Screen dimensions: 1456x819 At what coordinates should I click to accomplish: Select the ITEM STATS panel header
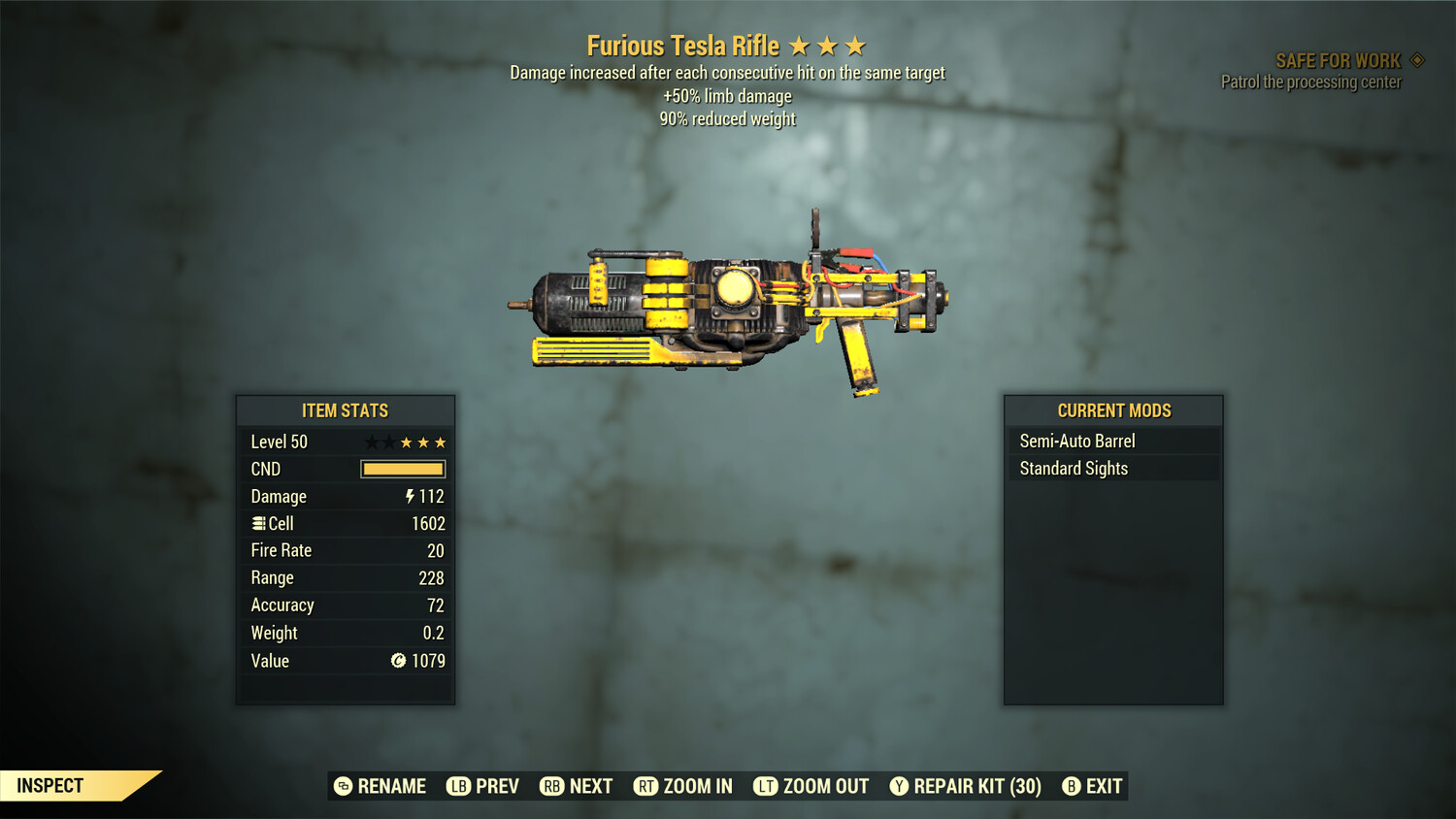click(345, 409)
